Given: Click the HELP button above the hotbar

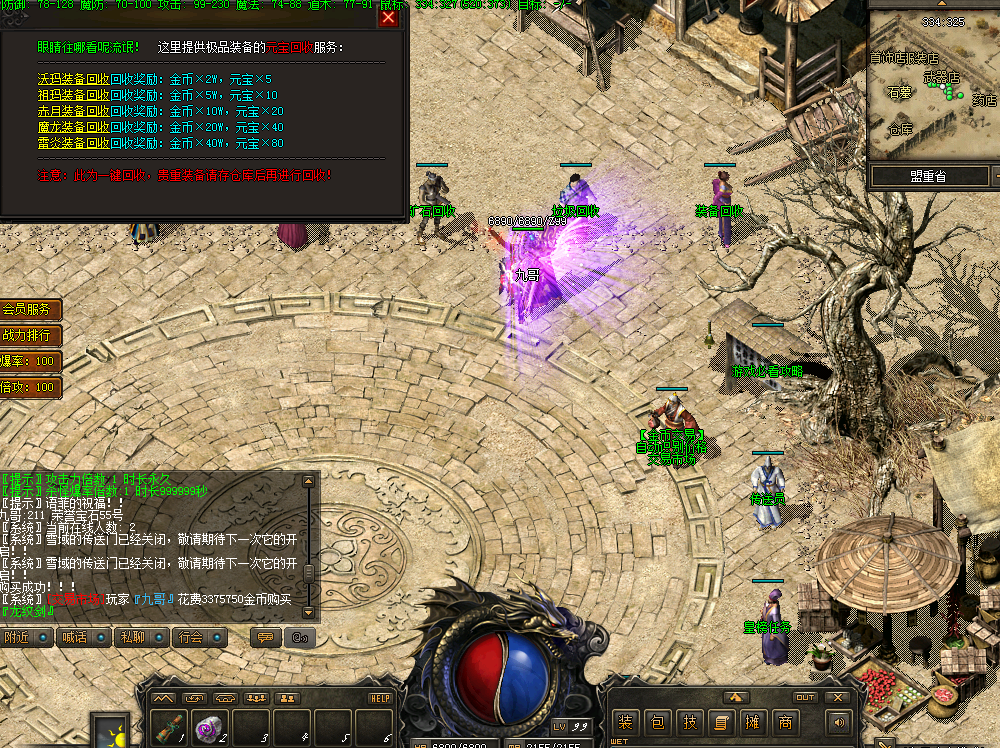Looking at the screenshot, I should [380, 698].
